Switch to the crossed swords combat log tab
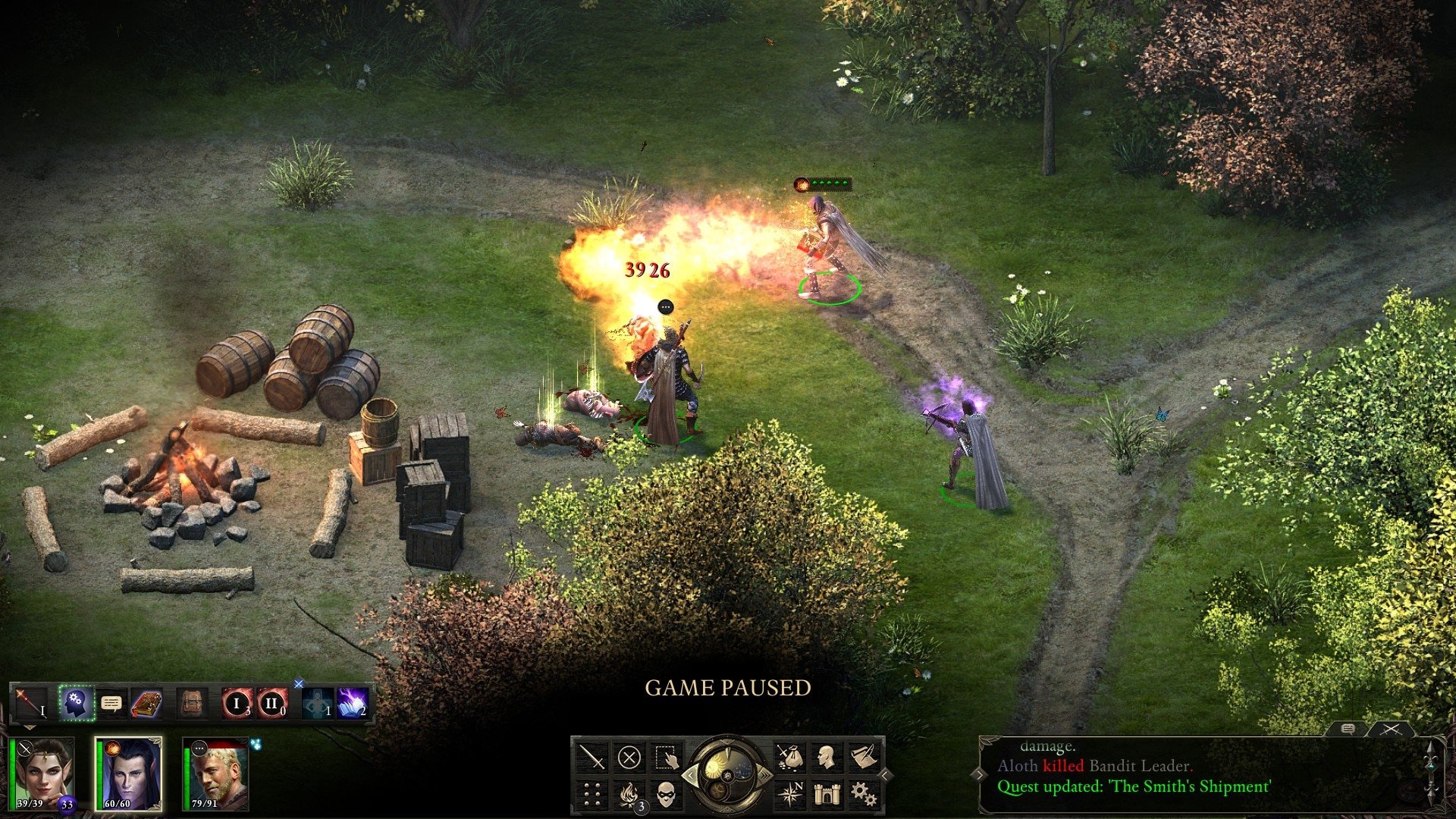Viewport: 1456px width, 819px height. (x=1390, y=730)
